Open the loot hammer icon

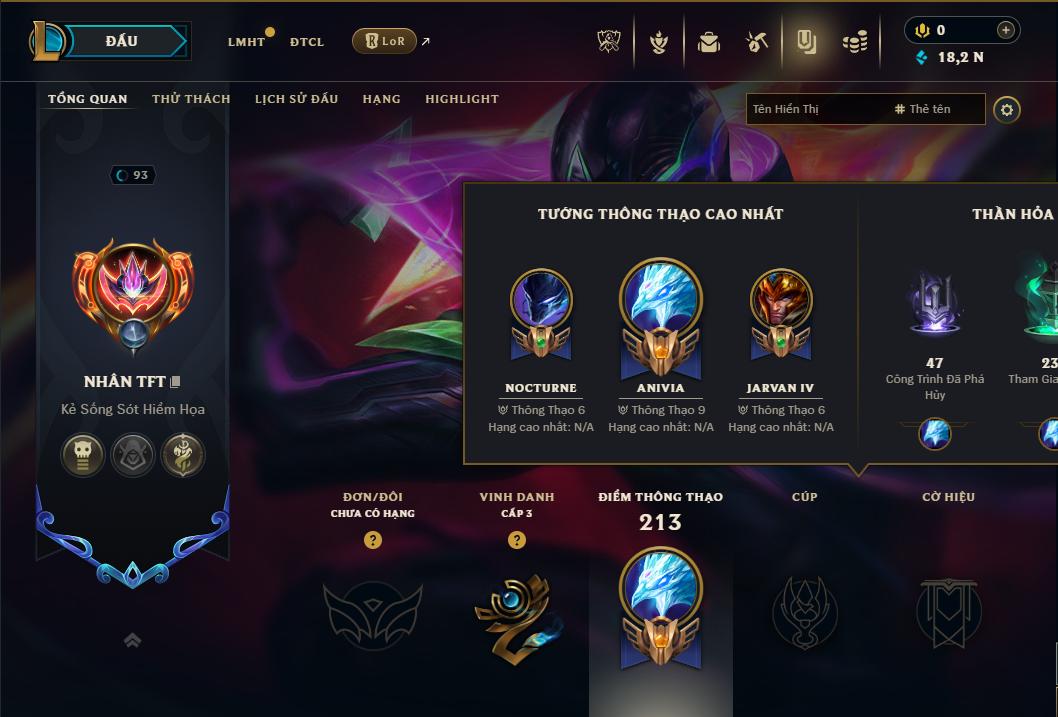point(757,42)
